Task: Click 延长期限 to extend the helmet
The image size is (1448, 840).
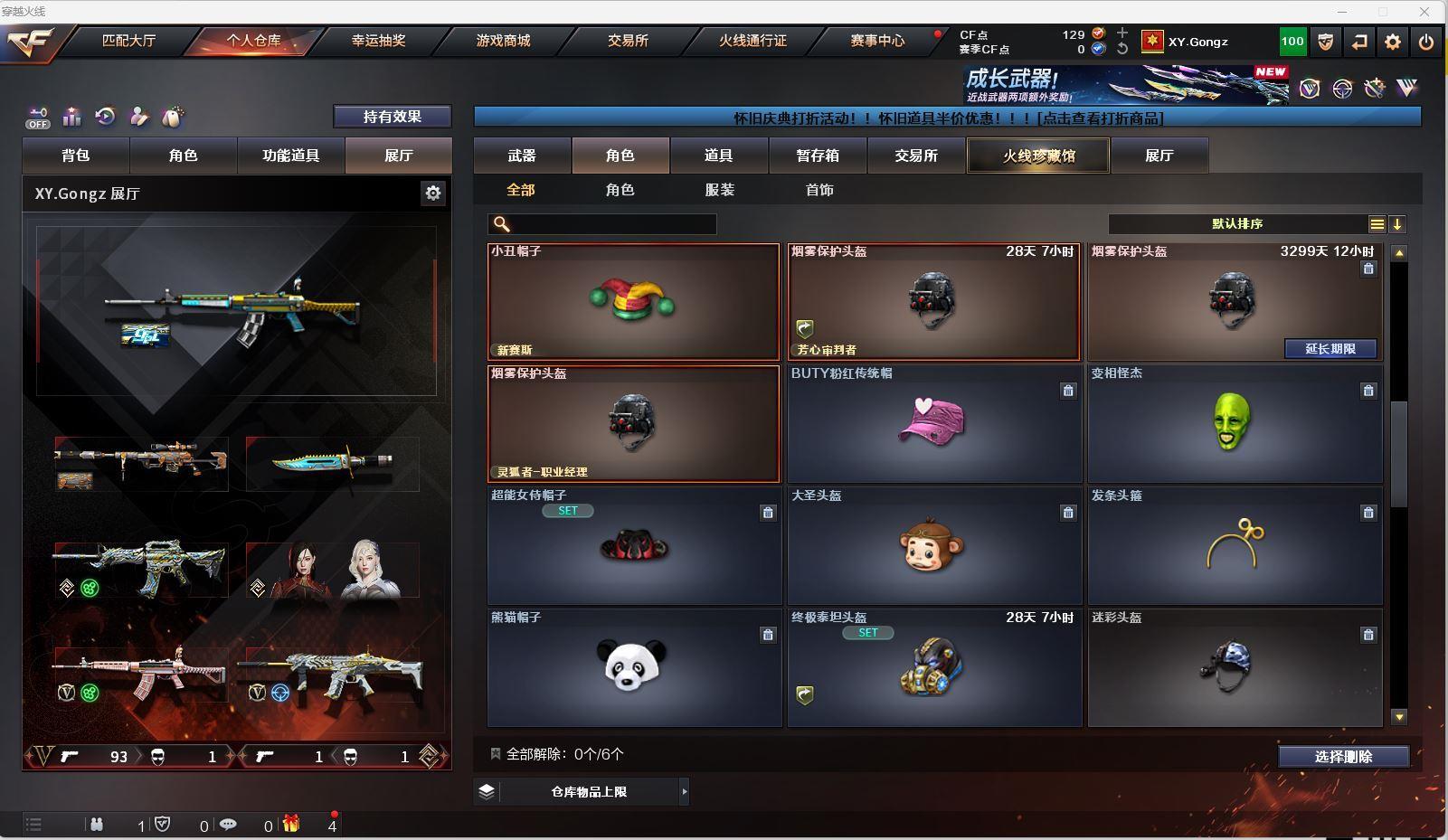Action: [1330, 349]
